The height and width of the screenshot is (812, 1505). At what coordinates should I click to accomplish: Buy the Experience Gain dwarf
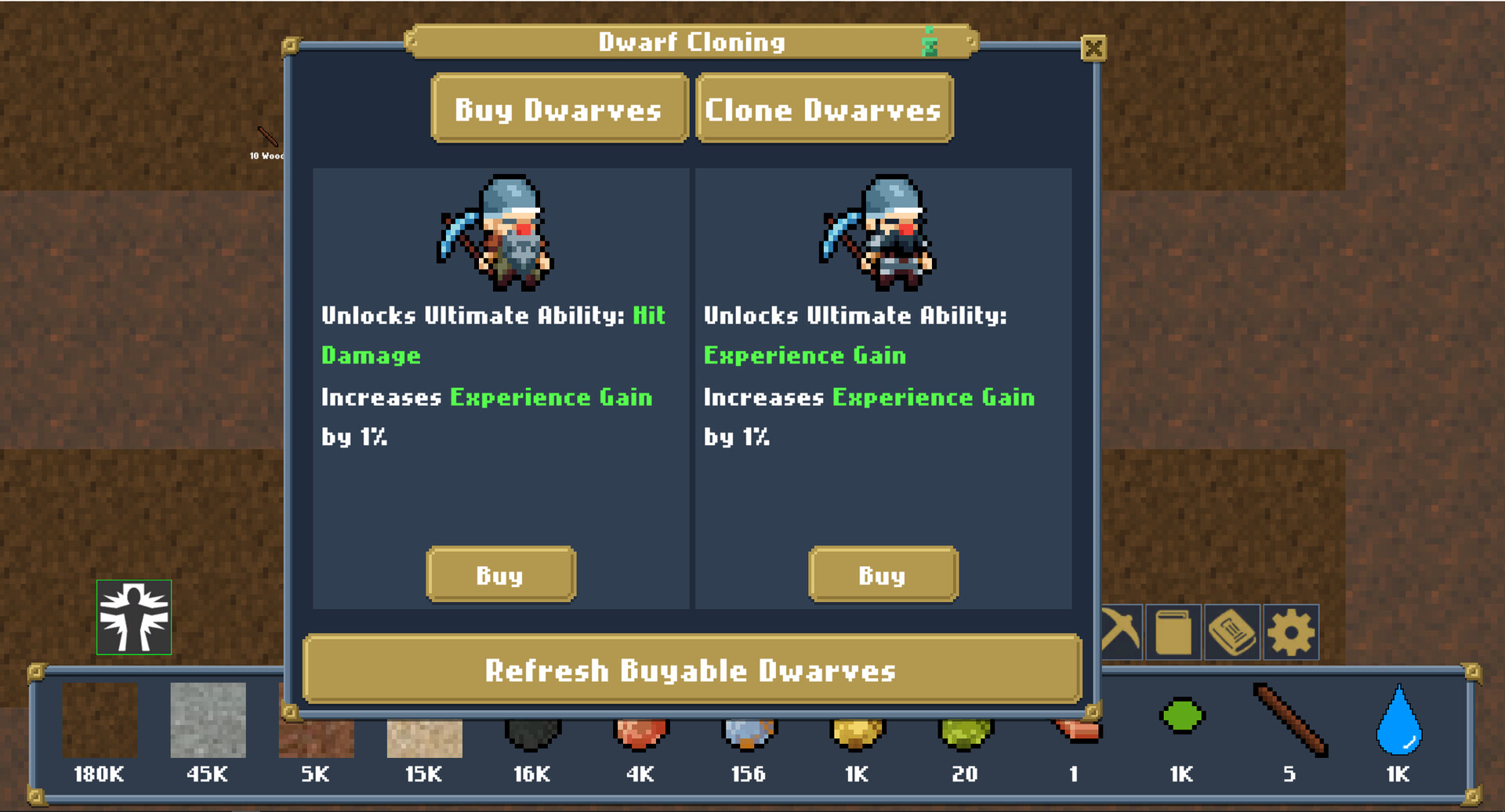point(883,575)
